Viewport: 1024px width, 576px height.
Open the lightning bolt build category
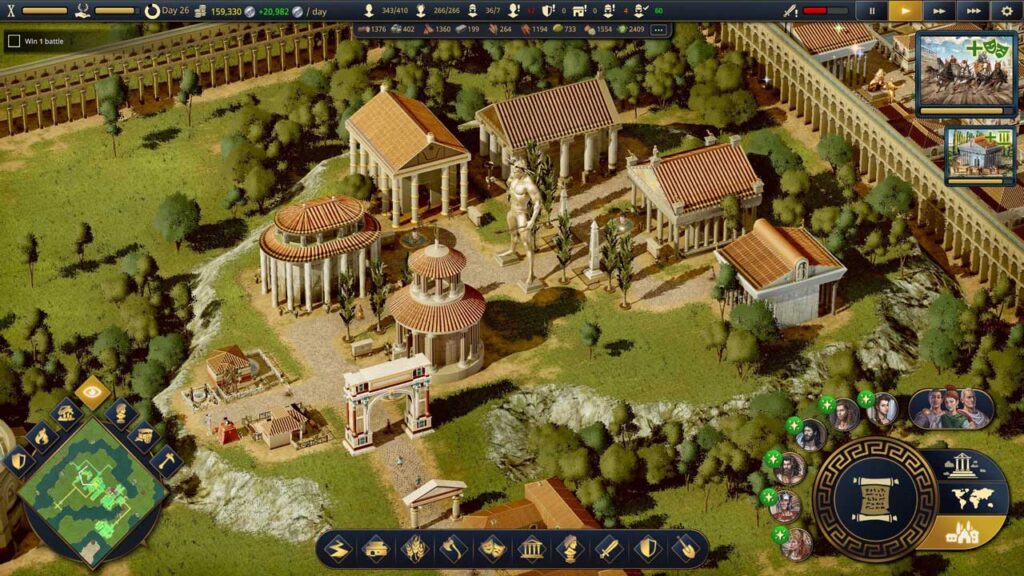click(x=338, y=548)
